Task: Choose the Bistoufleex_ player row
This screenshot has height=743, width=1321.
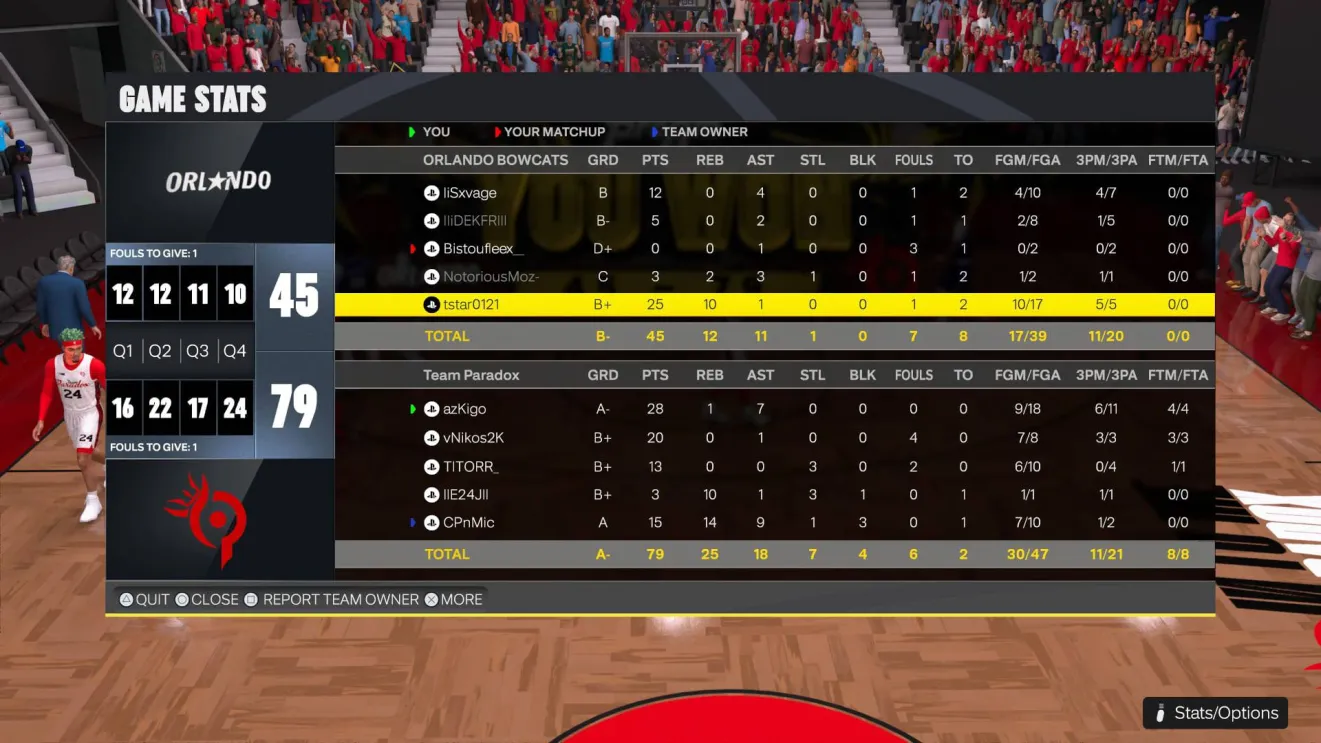Action: tap(483, 249)
